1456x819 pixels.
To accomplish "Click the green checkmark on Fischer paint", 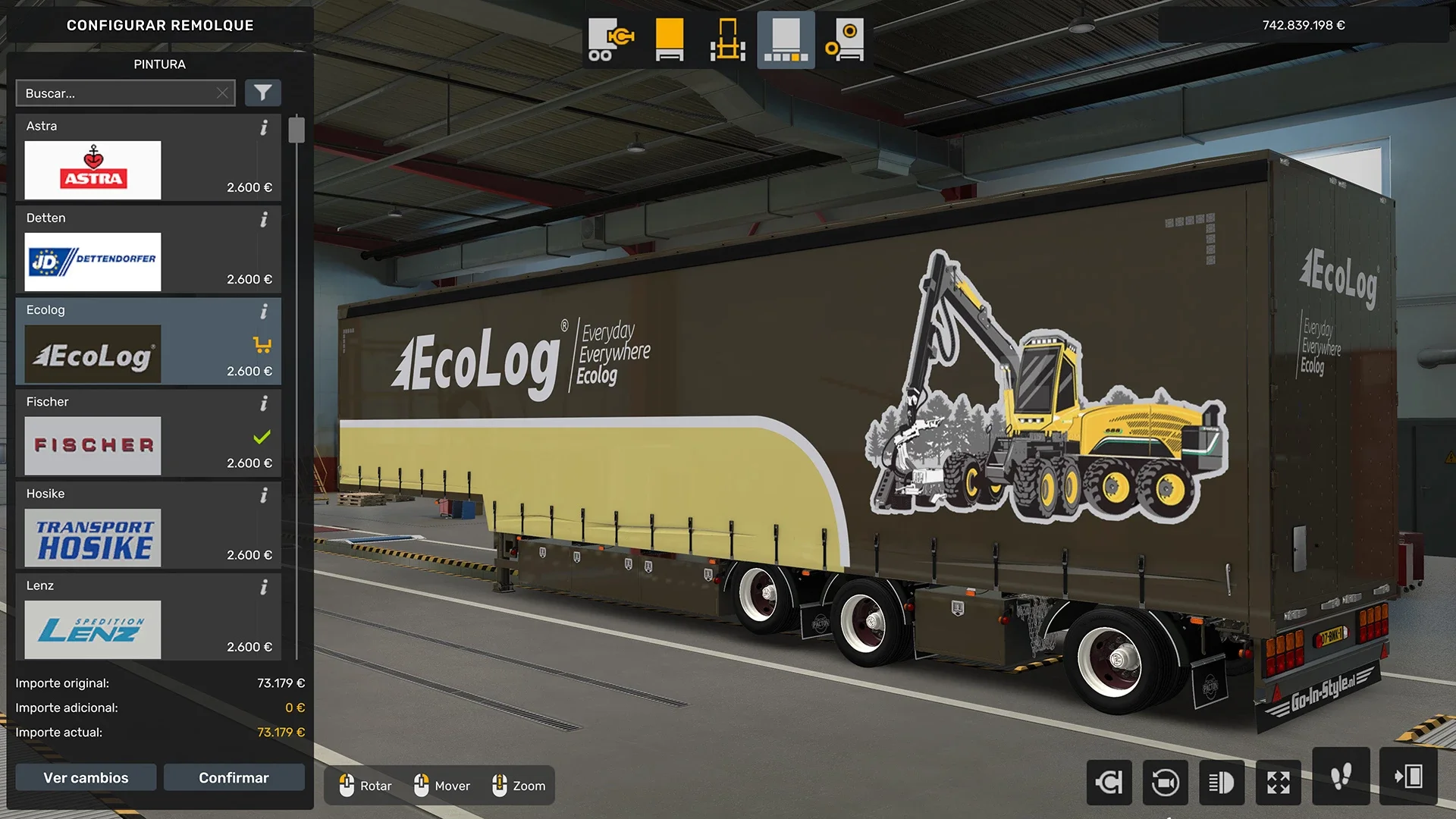I will coord(262,437).
